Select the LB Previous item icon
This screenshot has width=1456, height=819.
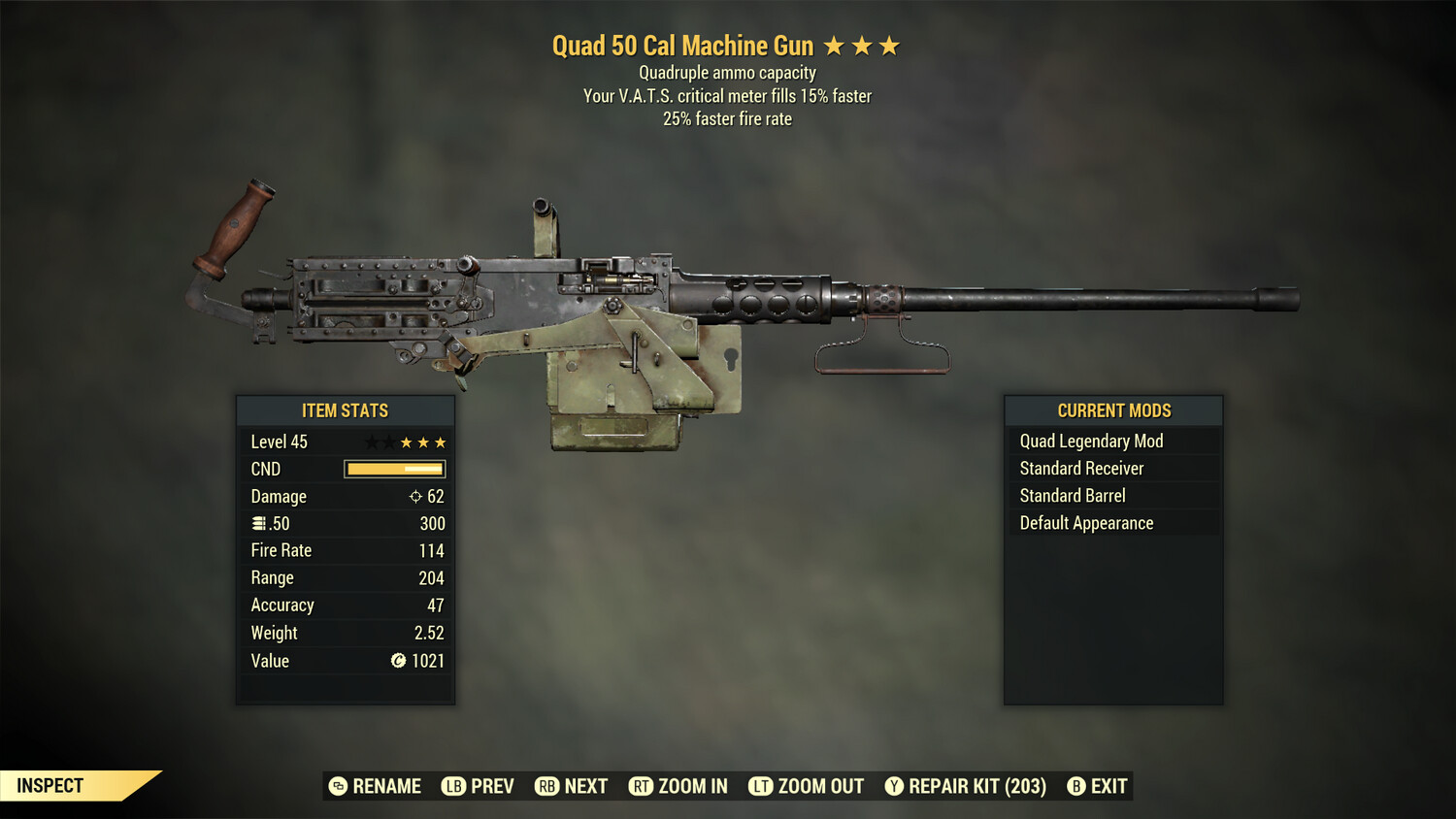pos(452,786)
